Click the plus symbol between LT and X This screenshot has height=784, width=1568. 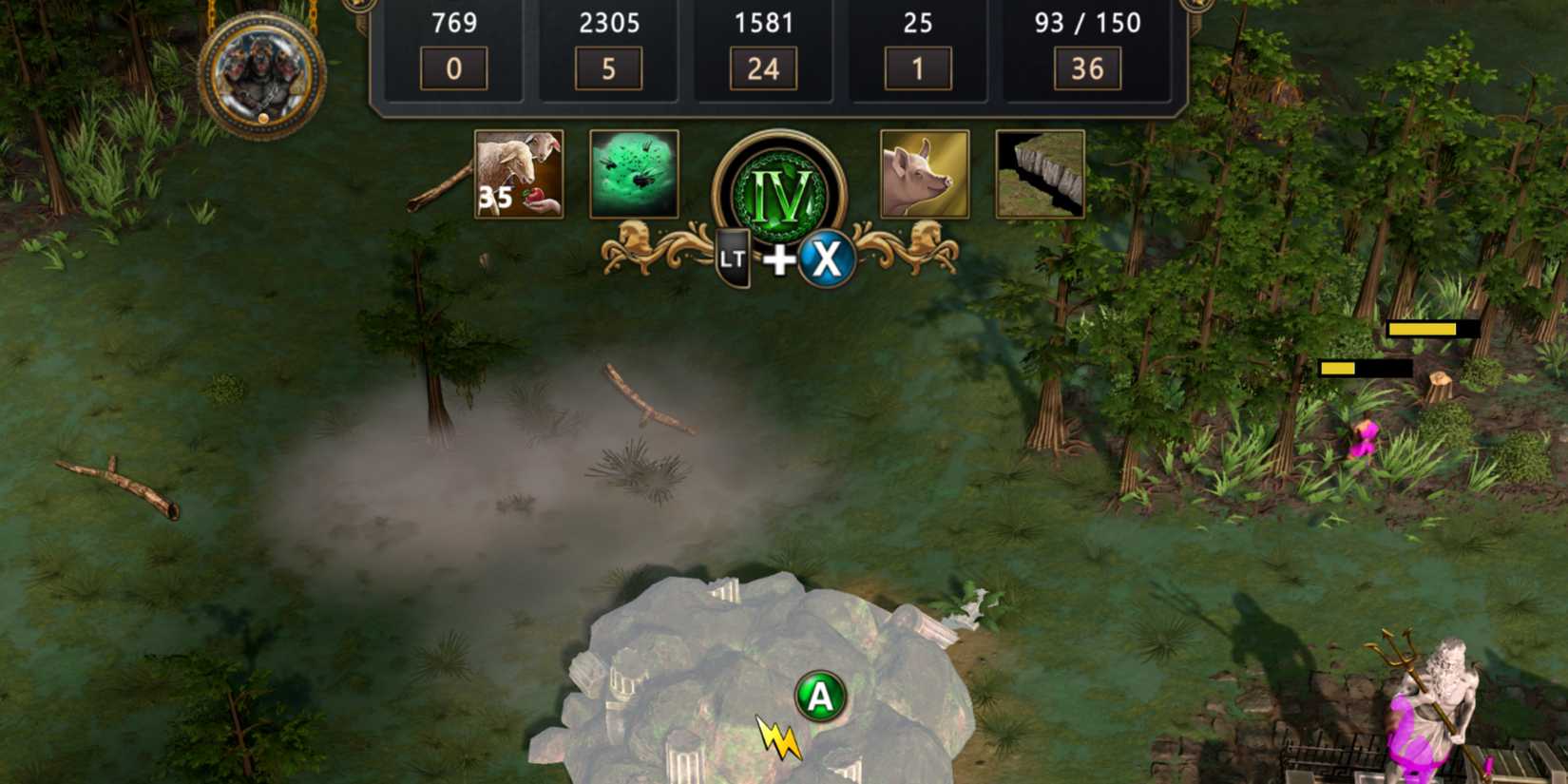coord(780,261)
